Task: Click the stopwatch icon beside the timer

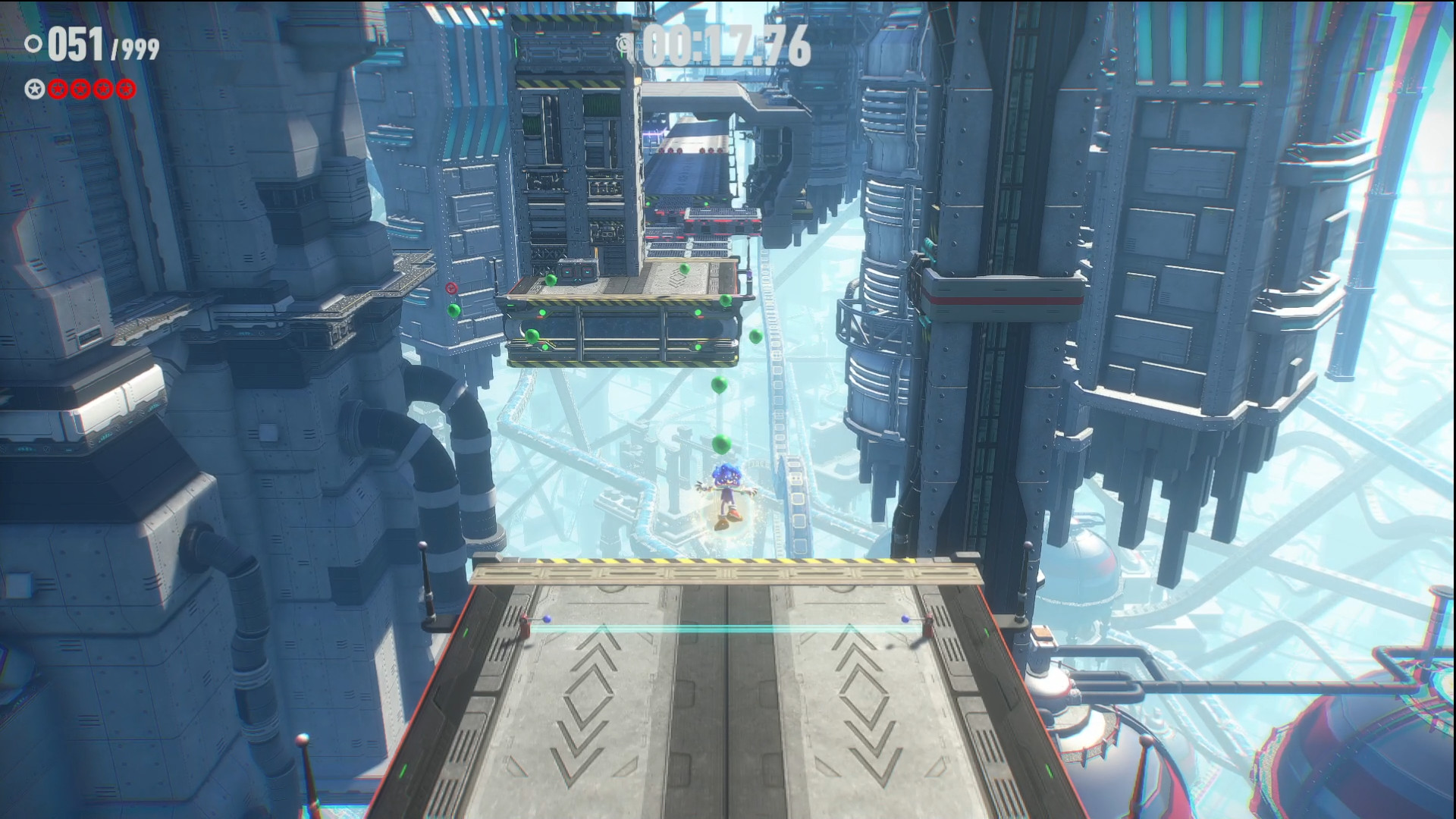Action: tap(623, 42)
